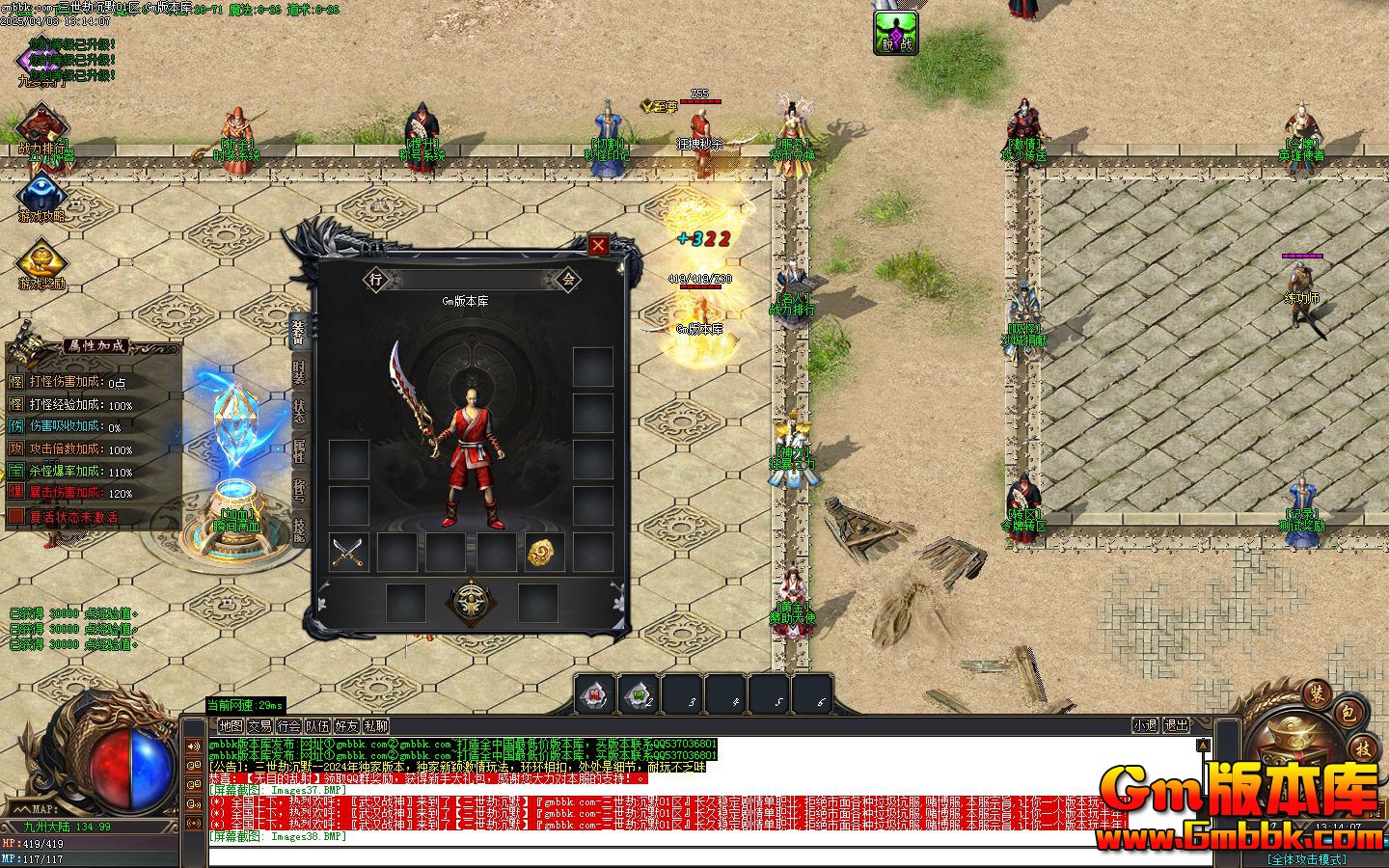Use the green item in hotbar slot two
The height and width of the screenshot is (868, 1389).
pyautogui.click(x=639, y=693)
